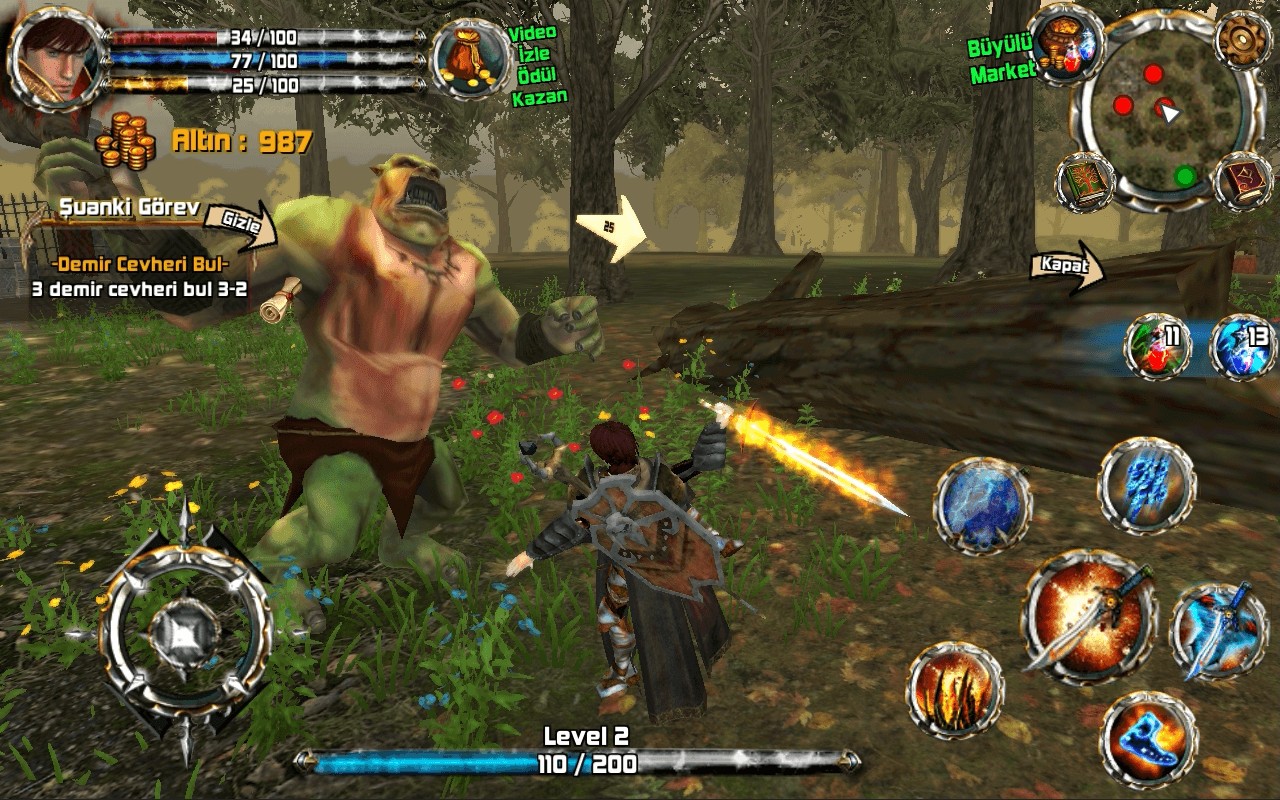Open the quest scroll icon
This screenshot has width=1280, height=800.
(281, 298)
